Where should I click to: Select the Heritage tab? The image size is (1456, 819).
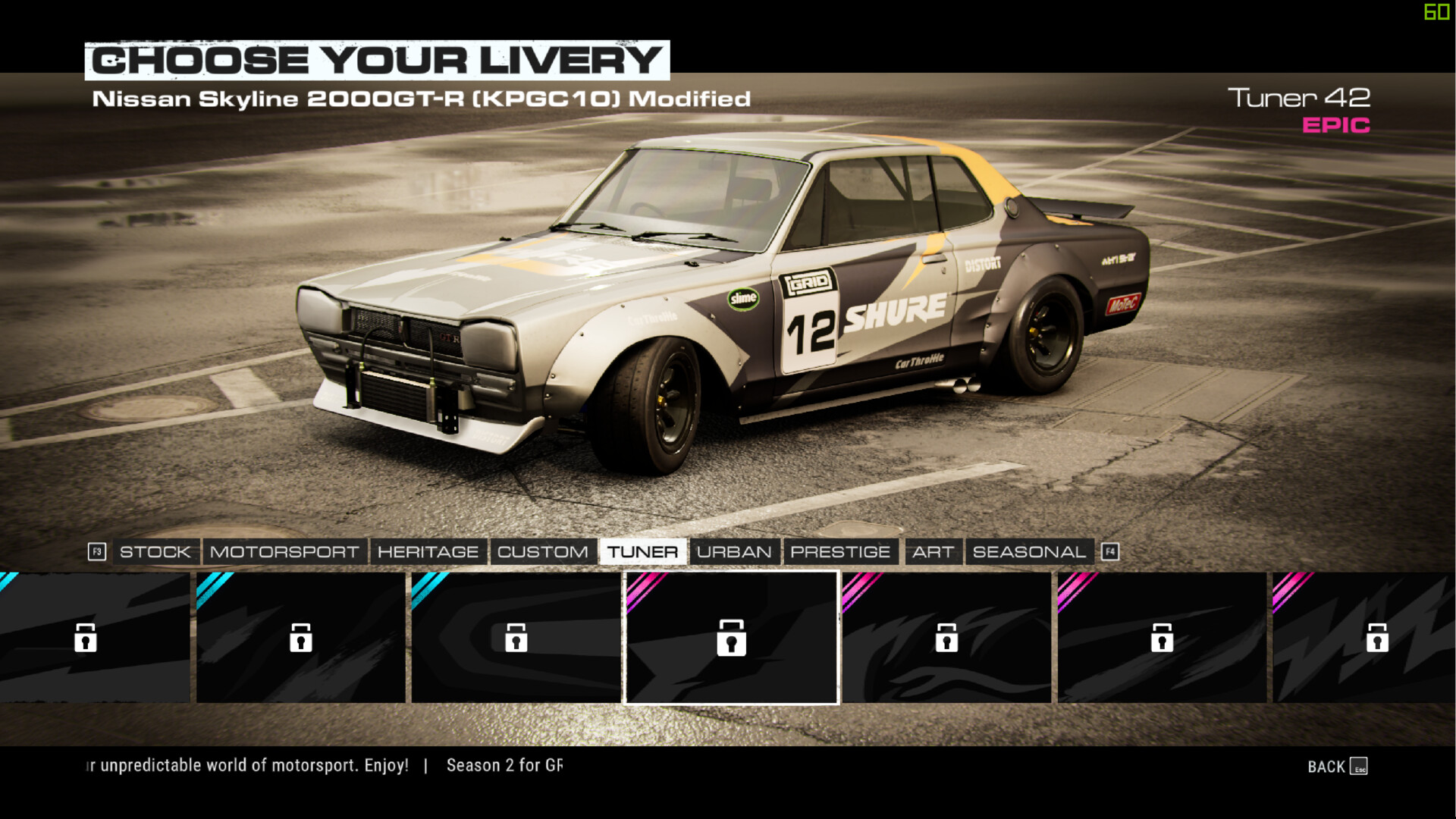click(428, 552)
